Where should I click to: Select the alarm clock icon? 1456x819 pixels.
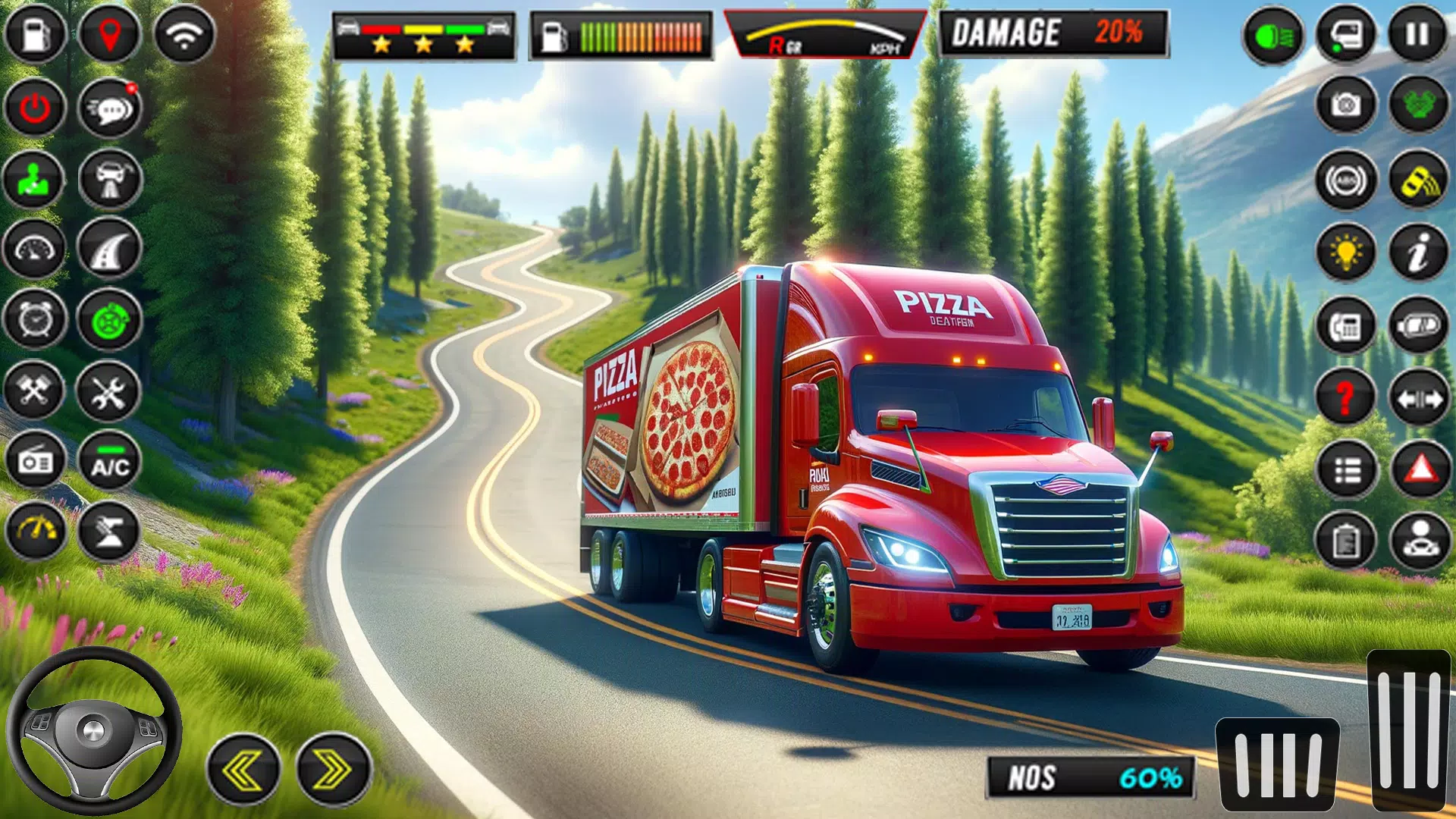click(x=35, y=319)
